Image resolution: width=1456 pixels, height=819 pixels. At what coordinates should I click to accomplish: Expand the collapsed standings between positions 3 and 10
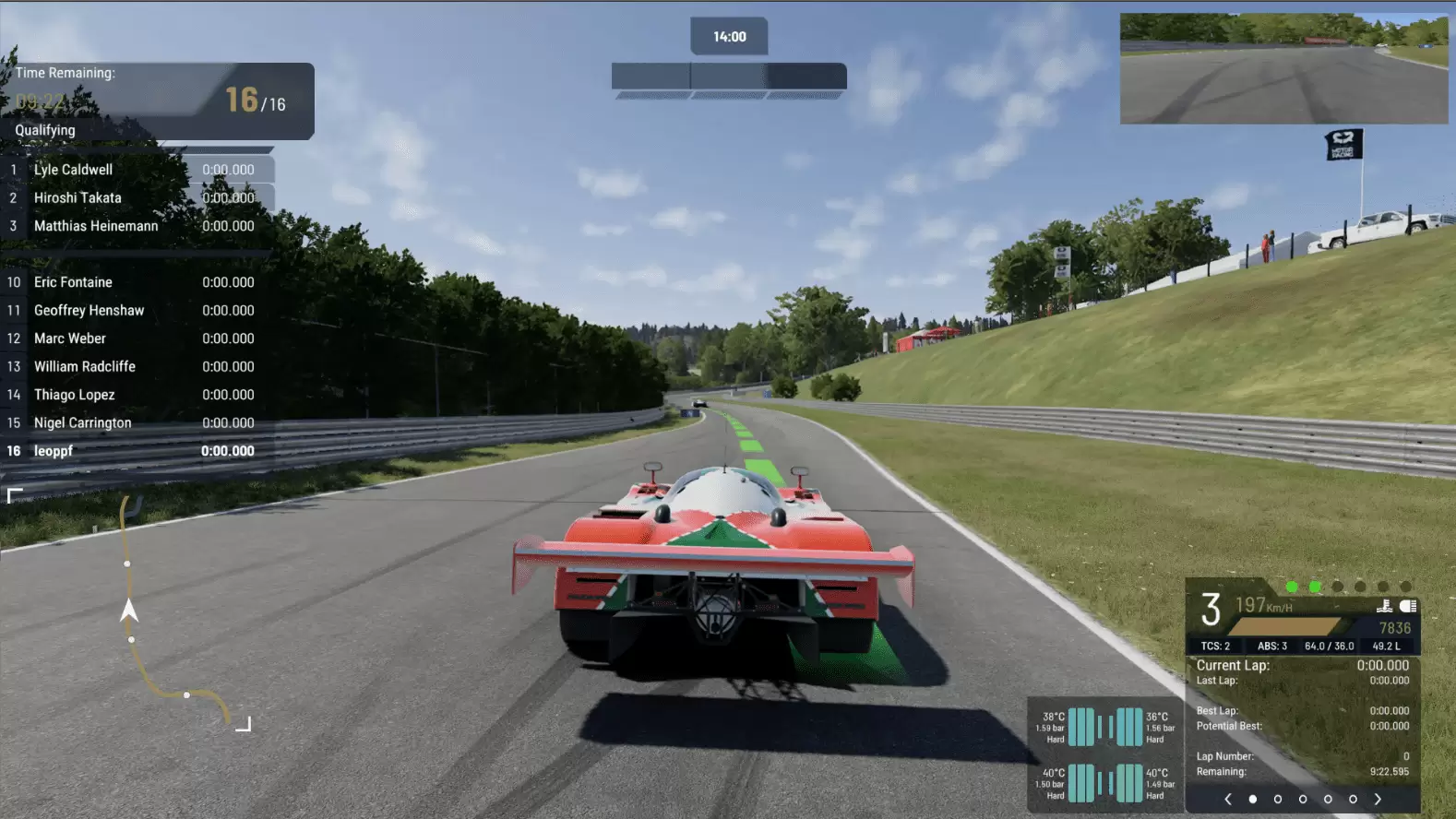pyautogui.click(x=138, y=254)
